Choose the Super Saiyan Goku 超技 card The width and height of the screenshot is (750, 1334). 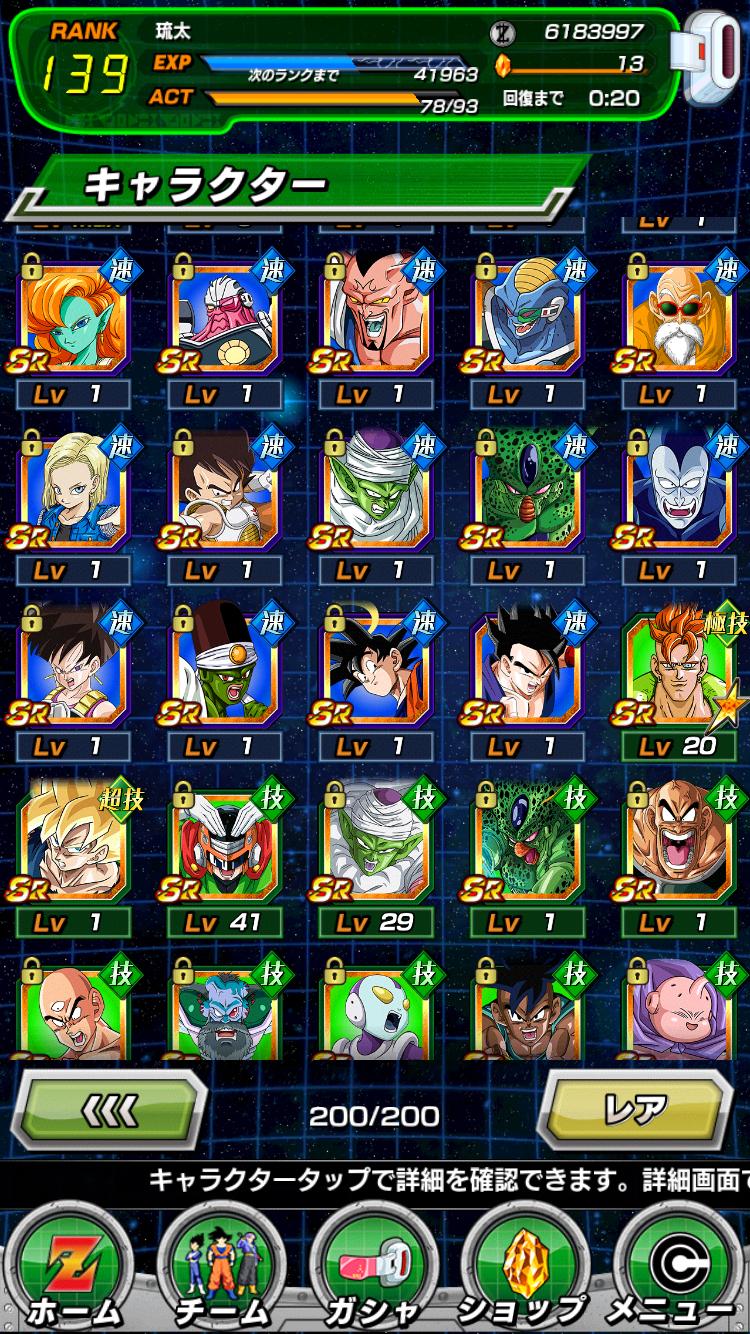click(x=74, y=849)
